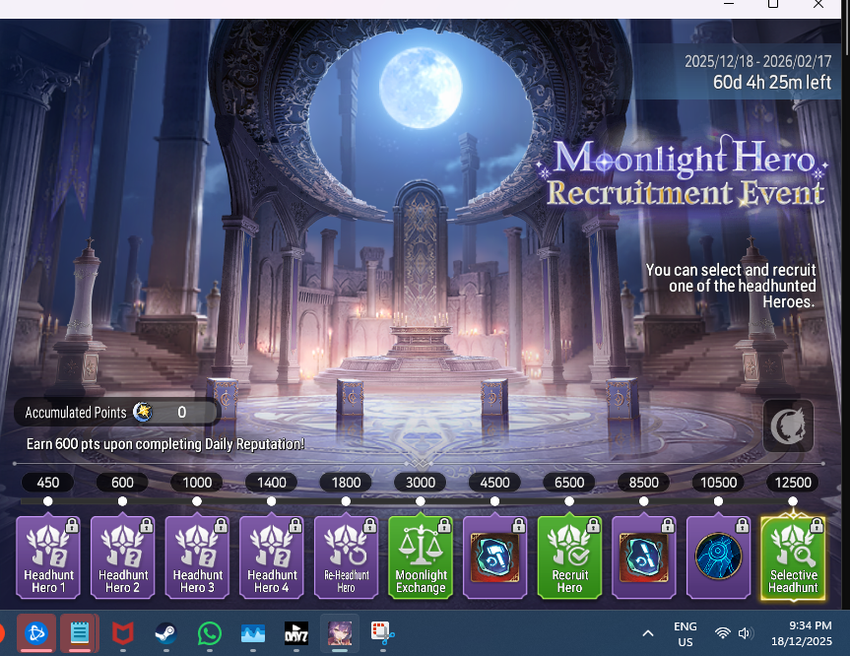Inspect the 8500-point item reward
850x656 pixels.
(x=643, y=558)
